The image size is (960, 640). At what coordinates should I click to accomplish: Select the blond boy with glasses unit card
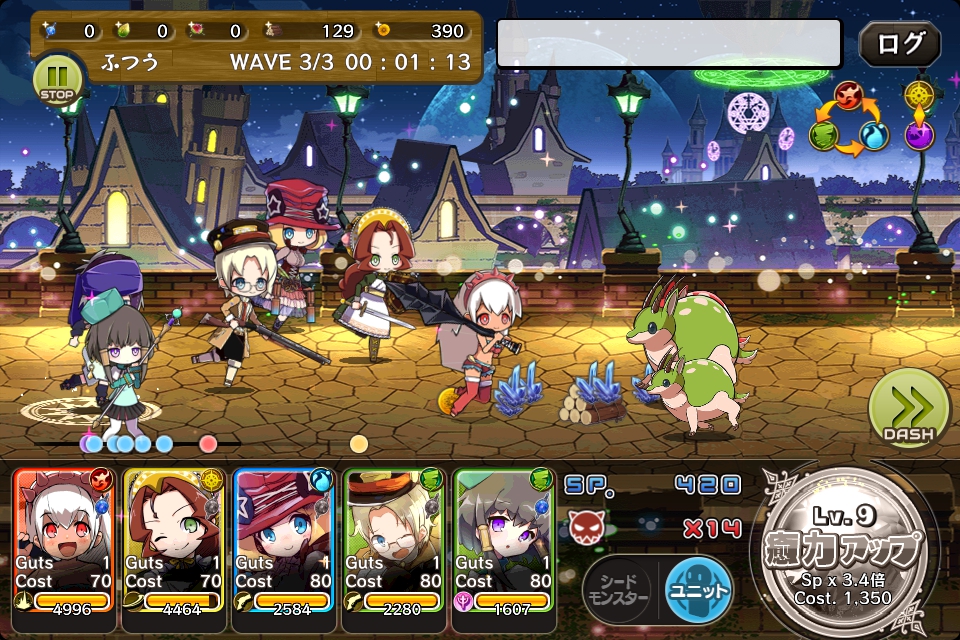(393, 540)
